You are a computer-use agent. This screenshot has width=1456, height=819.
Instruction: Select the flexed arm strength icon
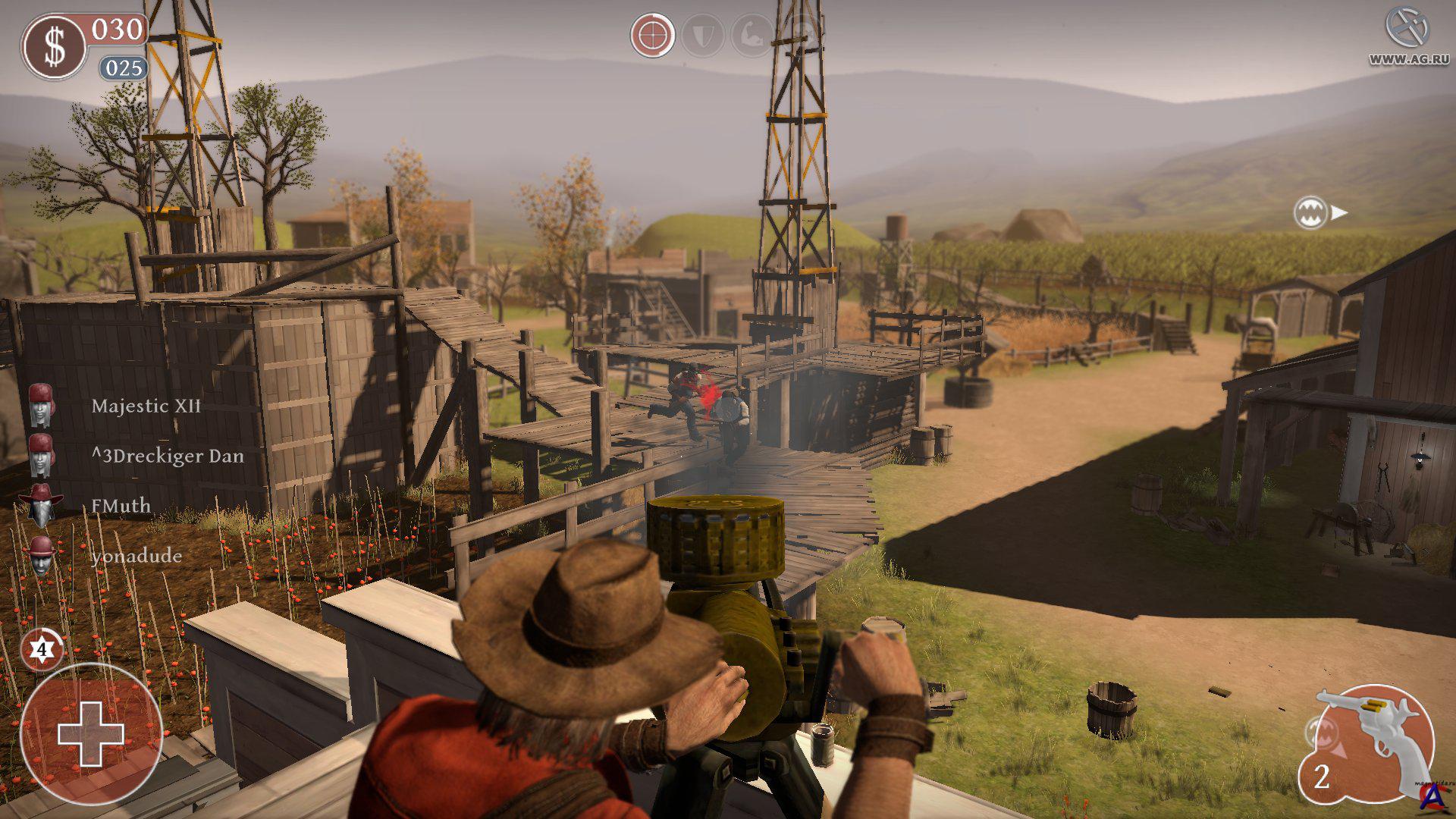tap(752, 36)
